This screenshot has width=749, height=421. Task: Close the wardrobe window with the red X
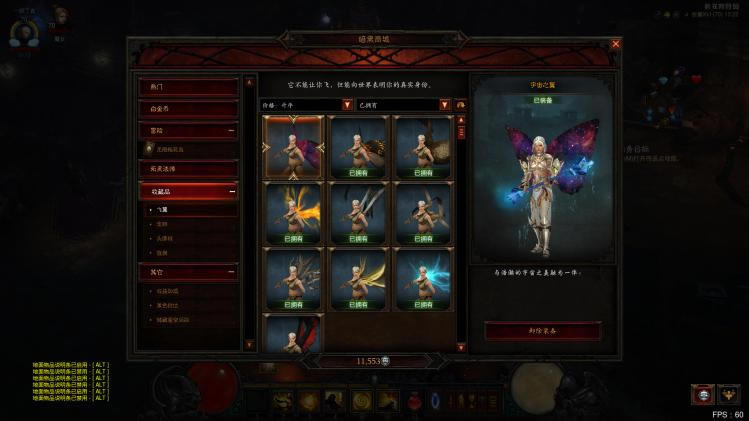point(615,44)
